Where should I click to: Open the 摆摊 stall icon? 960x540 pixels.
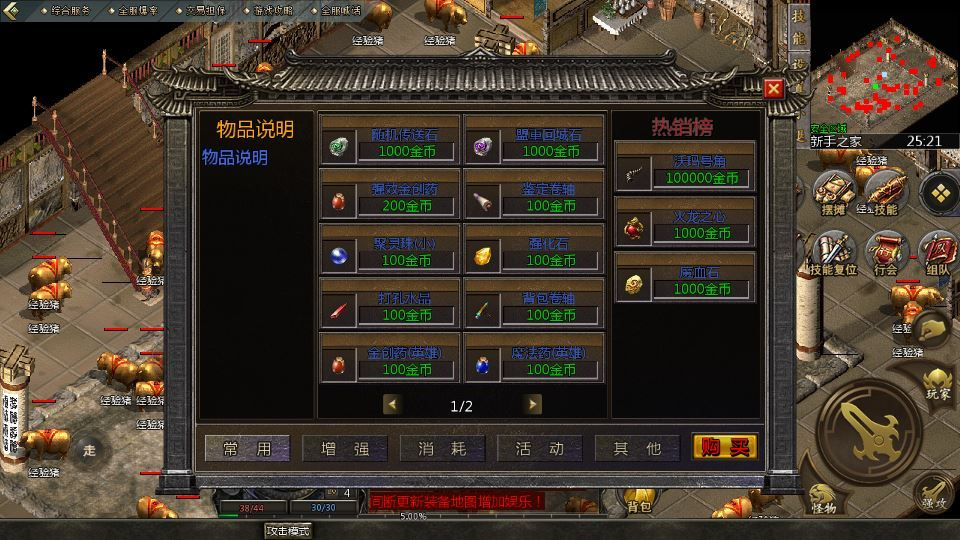[x=831, y=194]
